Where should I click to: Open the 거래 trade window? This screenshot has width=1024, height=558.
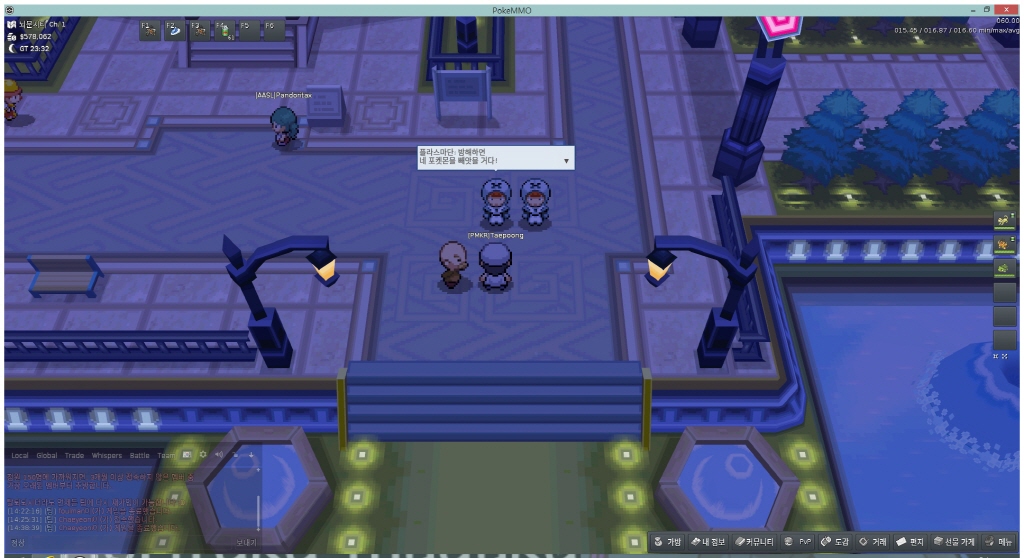[x=873, y=542]
